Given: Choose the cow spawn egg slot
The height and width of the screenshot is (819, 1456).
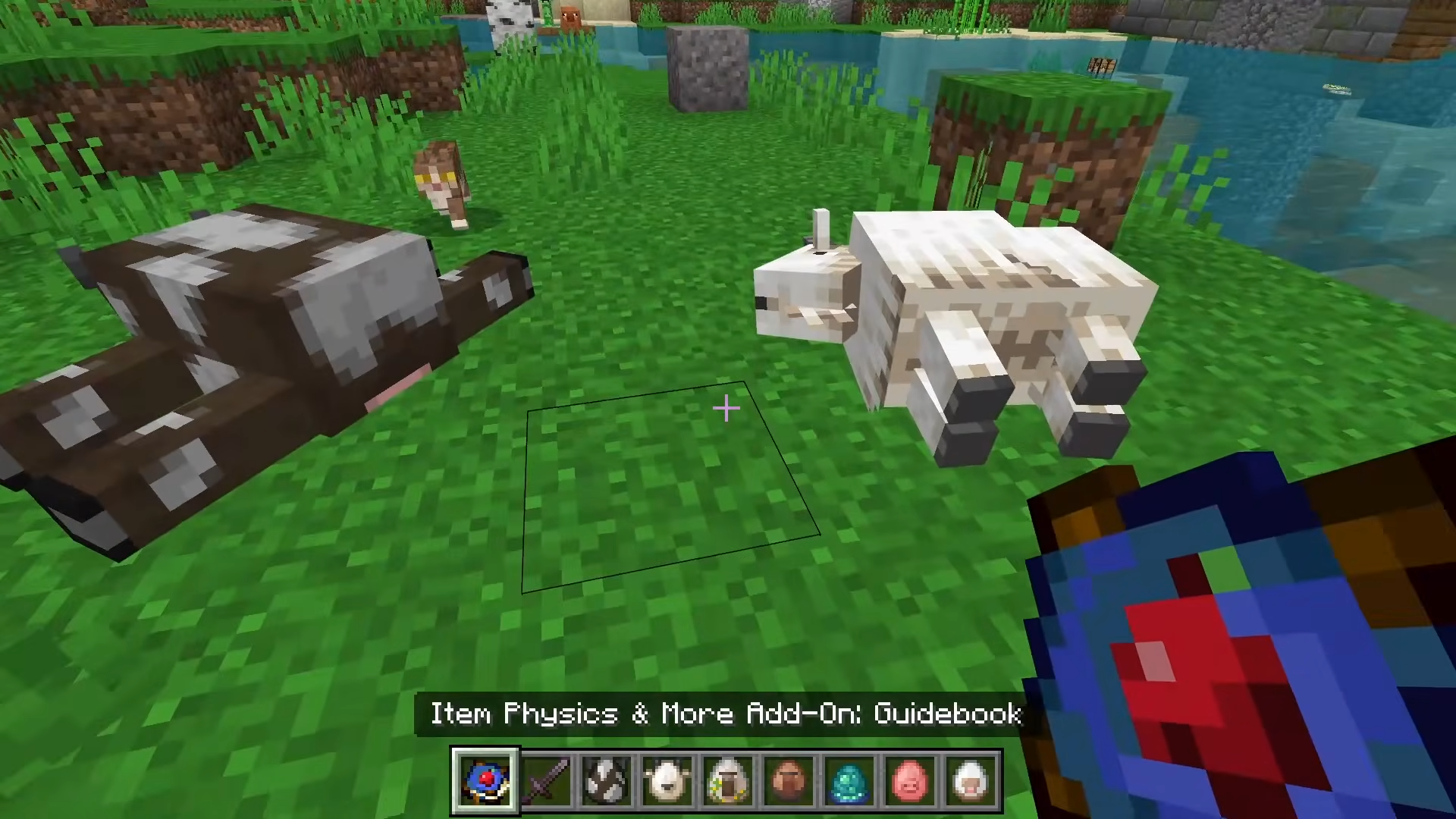Looking at the screenshot, I should click(607, 780).
